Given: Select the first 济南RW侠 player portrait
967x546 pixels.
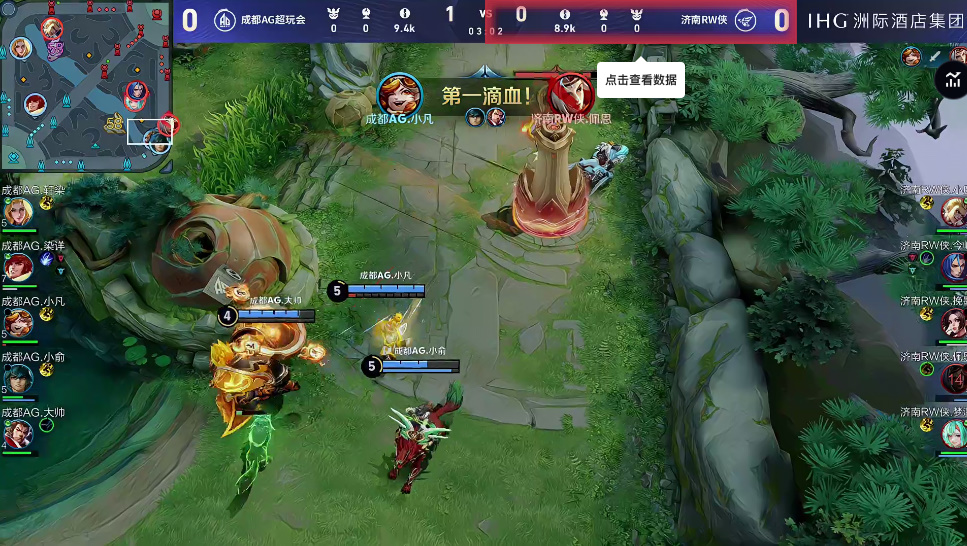Looking at the screenshot, I should pyautogui.click(x=953, y=211).
